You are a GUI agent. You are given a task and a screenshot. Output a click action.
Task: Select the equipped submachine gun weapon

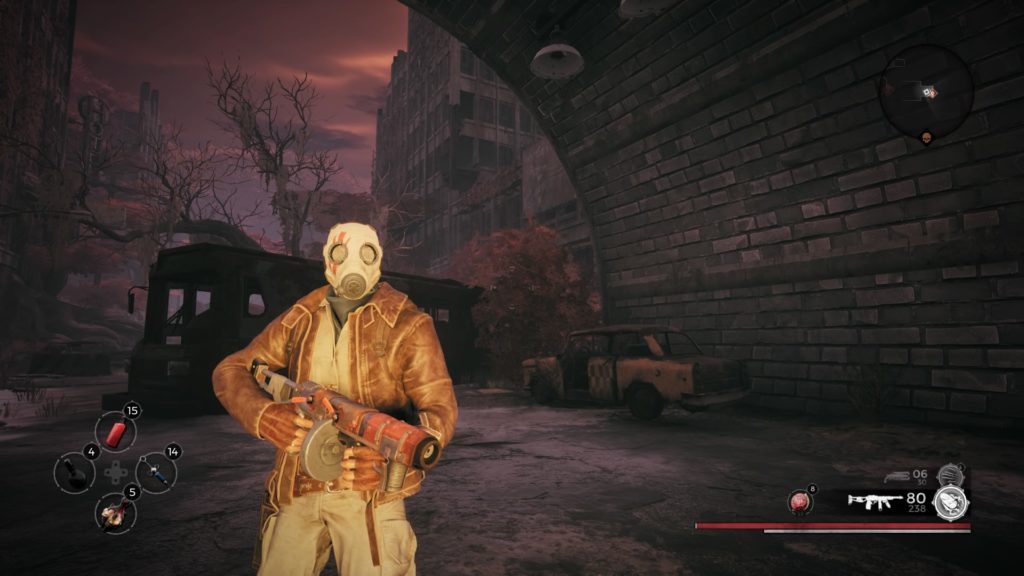[875, 500]
